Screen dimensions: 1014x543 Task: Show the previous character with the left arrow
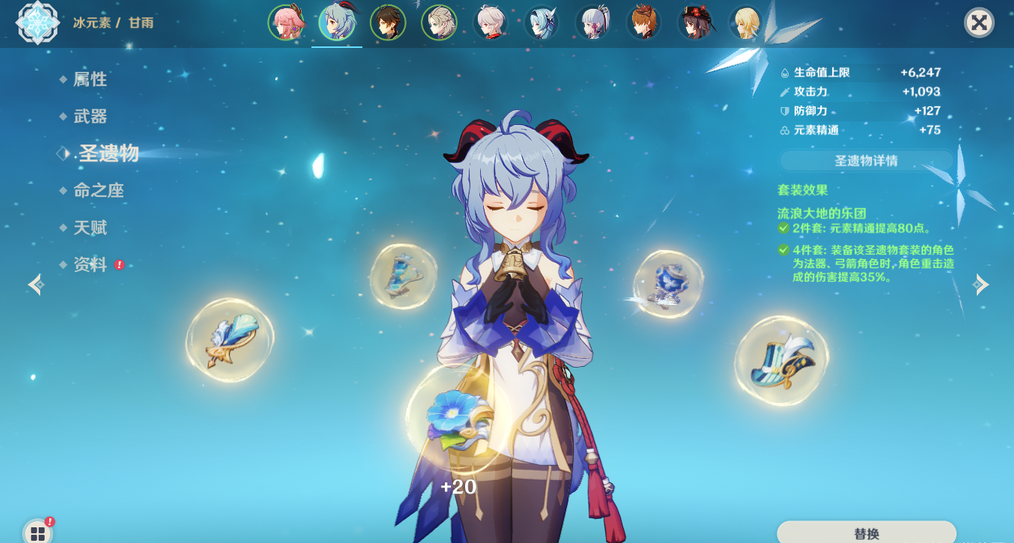tap(36, 285)
